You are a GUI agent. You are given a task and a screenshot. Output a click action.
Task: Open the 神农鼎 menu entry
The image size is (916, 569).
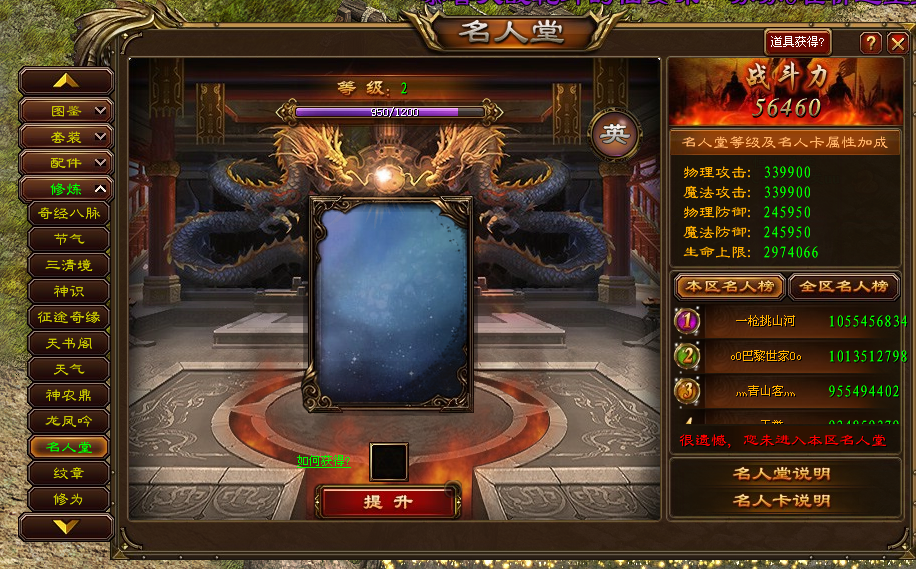pyautogui.click(x=68, y=395)
